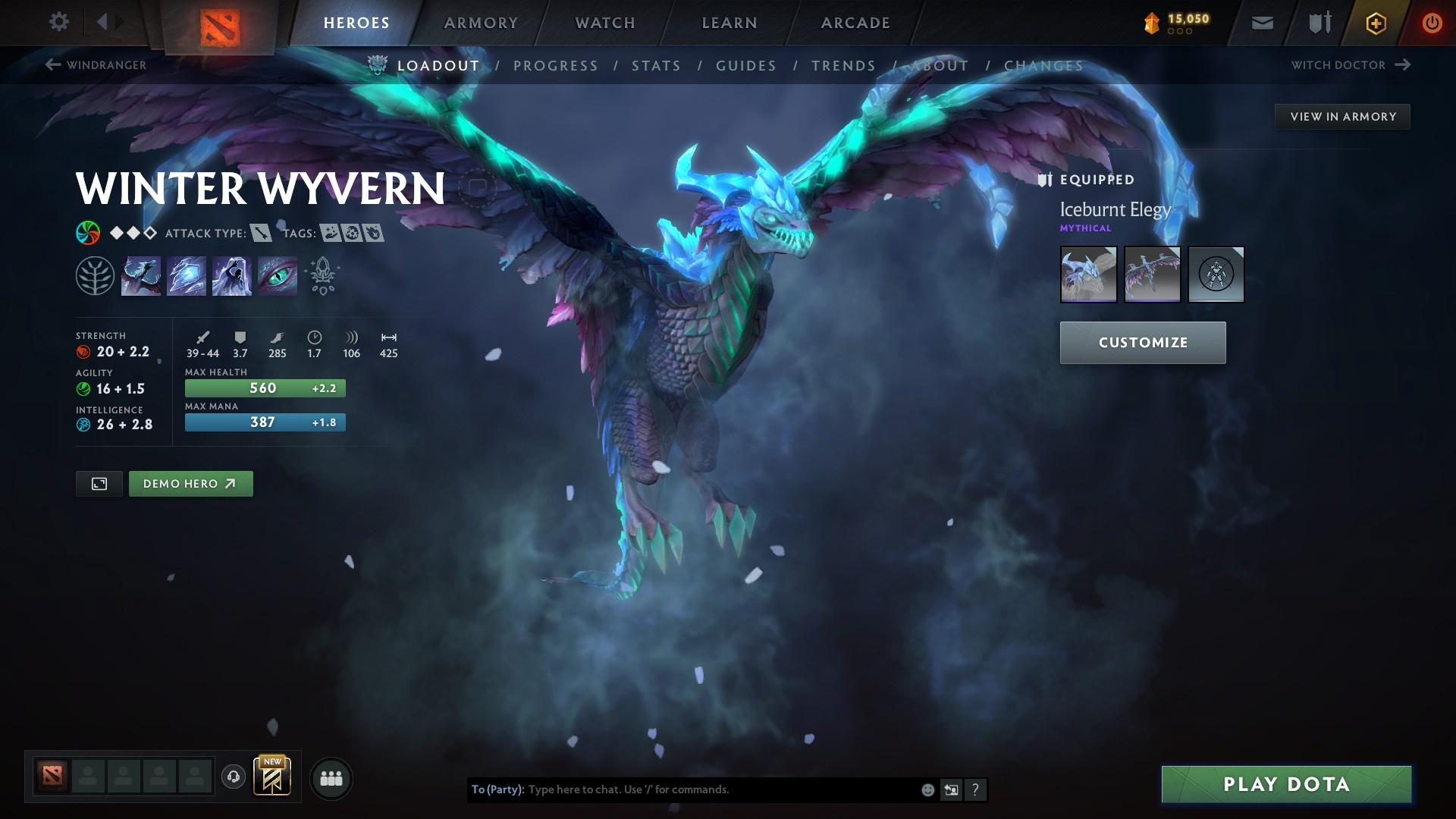Click the Max Health progress bar

click(x=265, y=388)
